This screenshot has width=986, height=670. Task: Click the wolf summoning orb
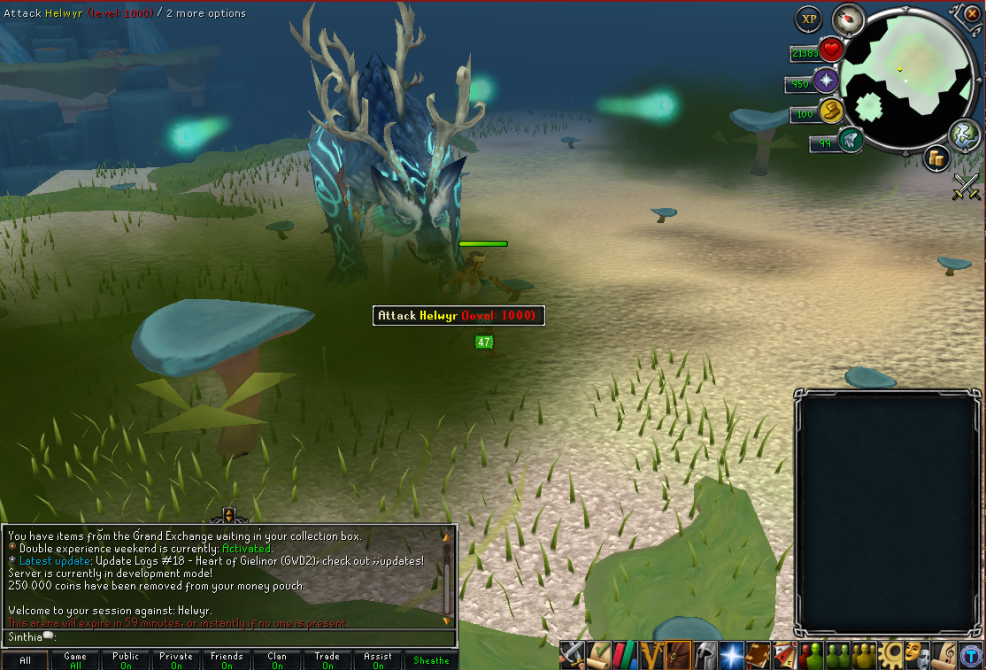[851, 140]
